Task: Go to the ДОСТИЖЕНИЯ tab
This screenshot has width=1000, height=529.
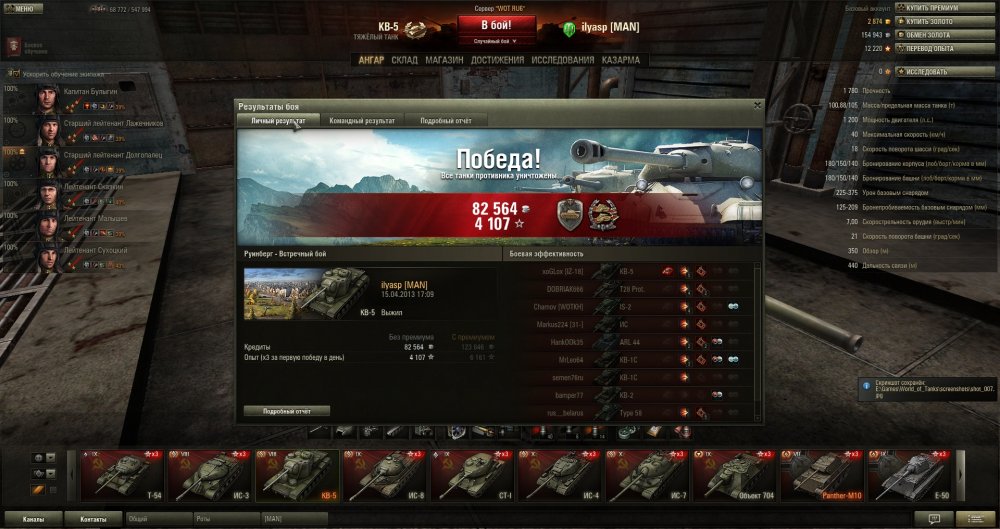Action: (497, 60)
